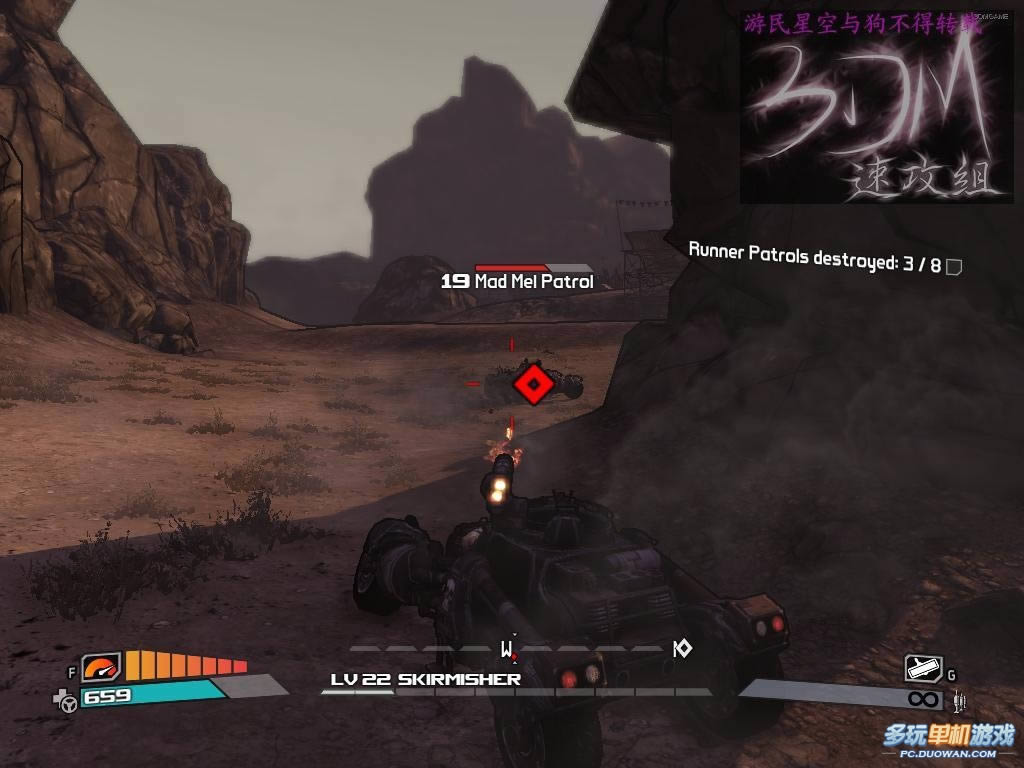Viewport: 1024px width, 768px height.
Task: Open the pc.duowan.com watermark link
Action: [948, 741]
